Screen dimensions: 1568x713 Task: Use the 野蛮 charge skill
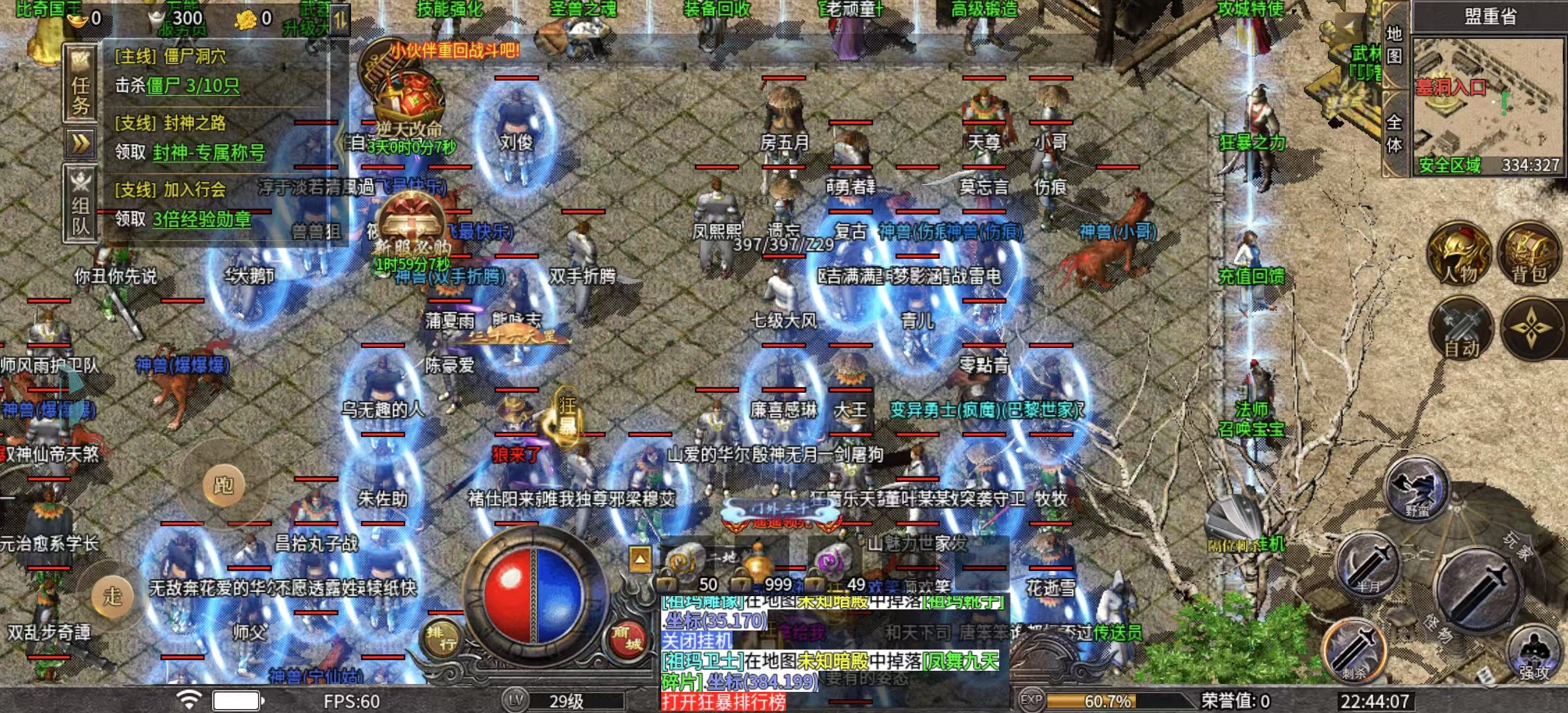1416,489
